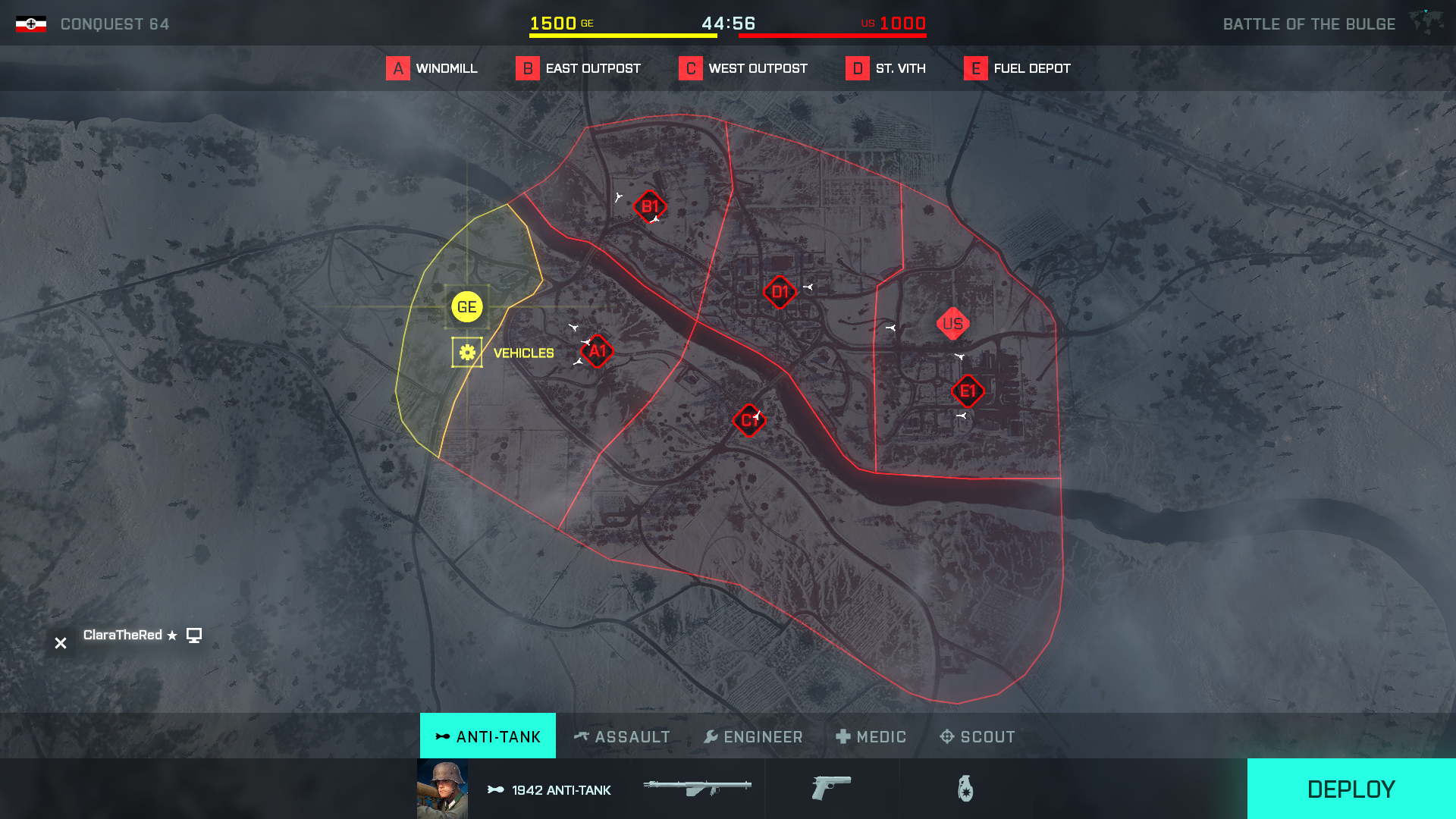Select objective A1 on the map

(x=596, y=351)
